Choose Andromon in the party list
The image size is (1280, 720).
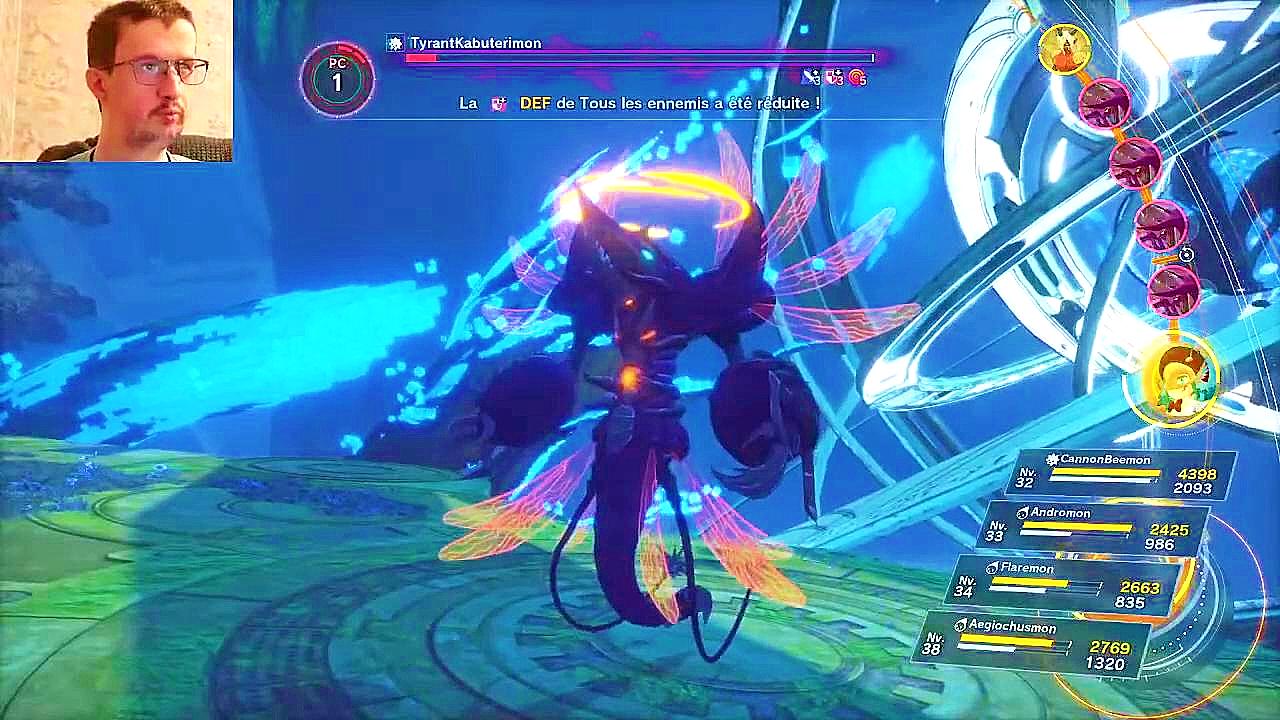1095,527
